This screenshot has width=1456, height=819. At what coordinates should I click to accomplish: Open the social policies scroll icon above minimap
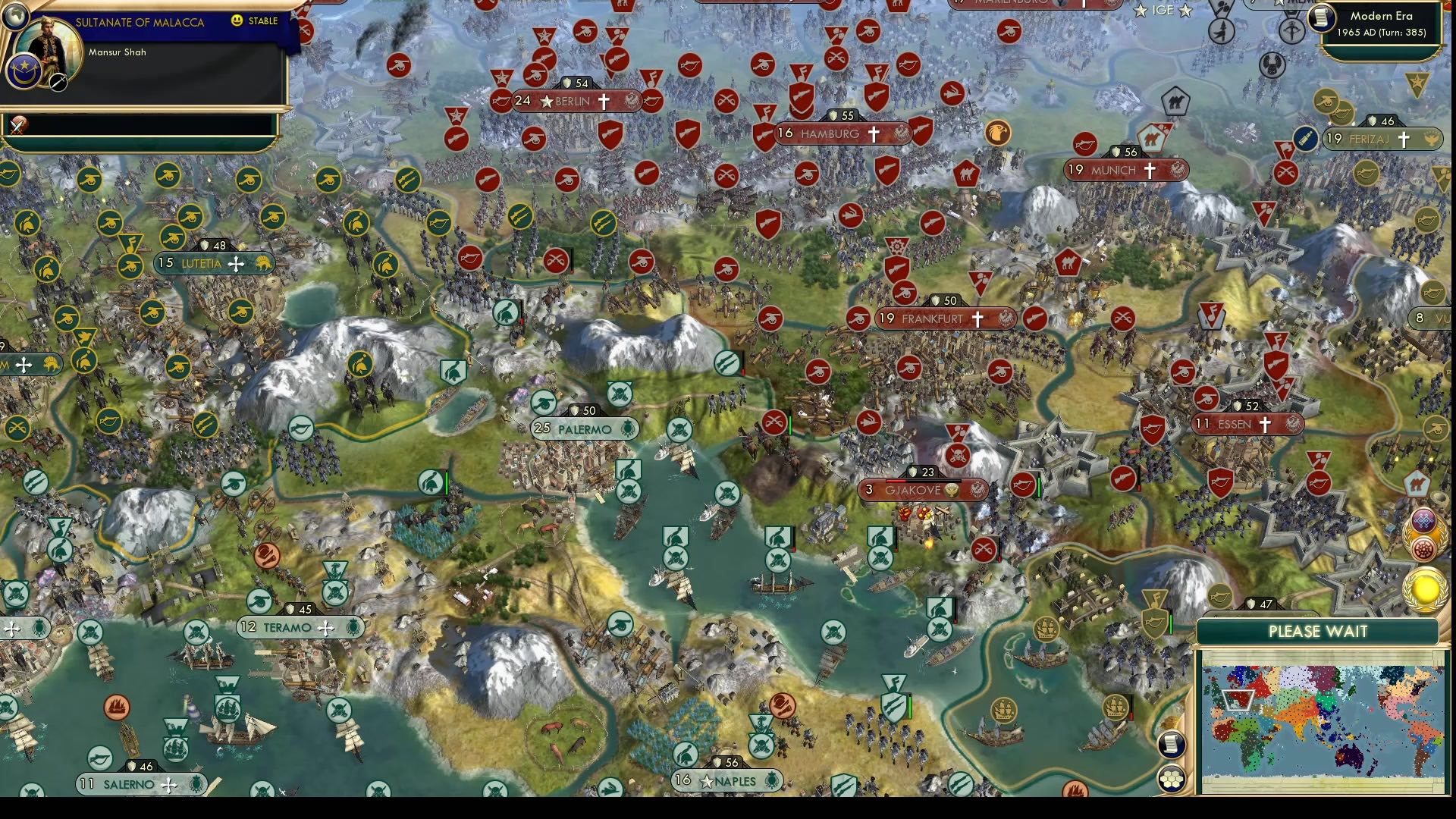pyautogui.click(x=1172, y=744)
